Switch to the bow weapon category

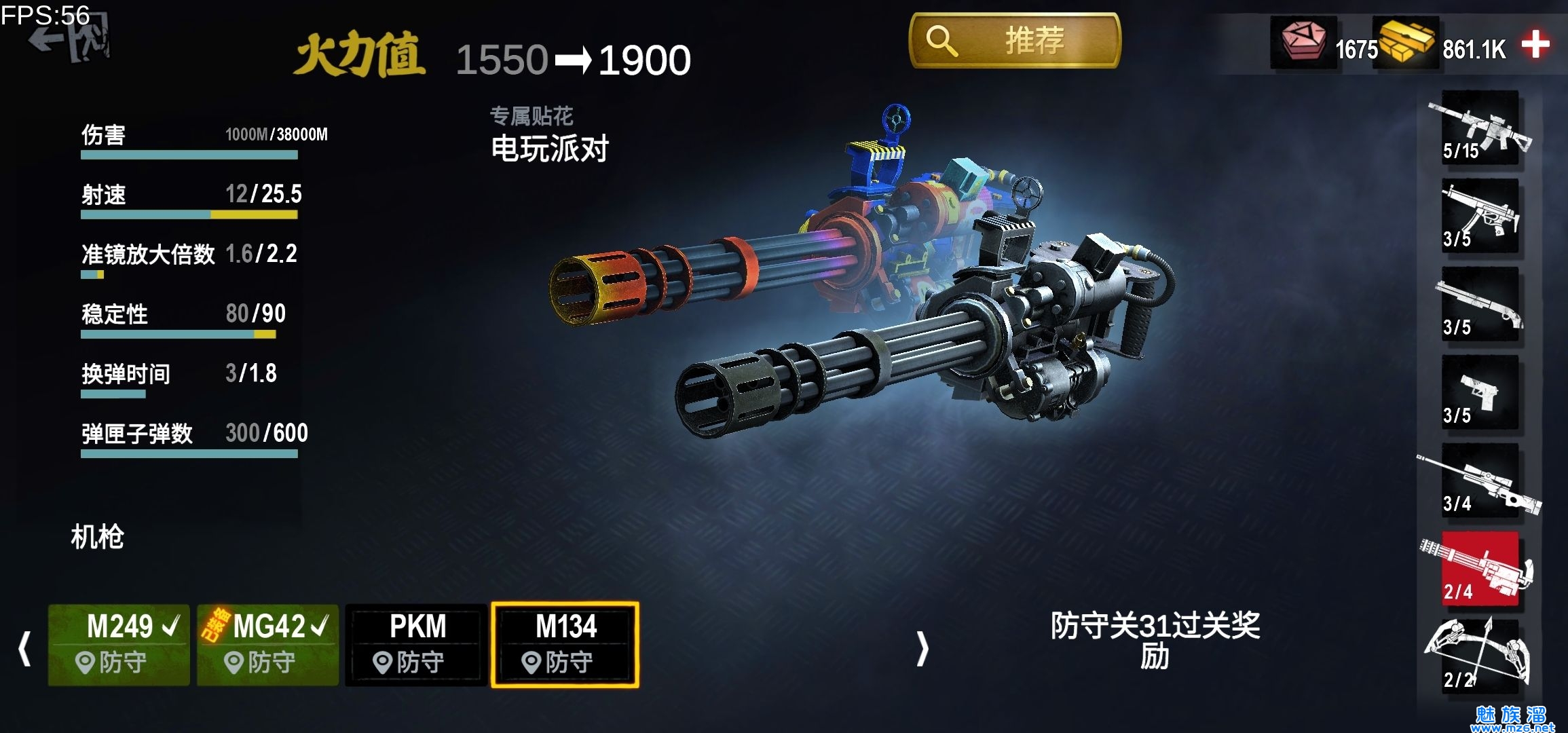(1480, 655)
